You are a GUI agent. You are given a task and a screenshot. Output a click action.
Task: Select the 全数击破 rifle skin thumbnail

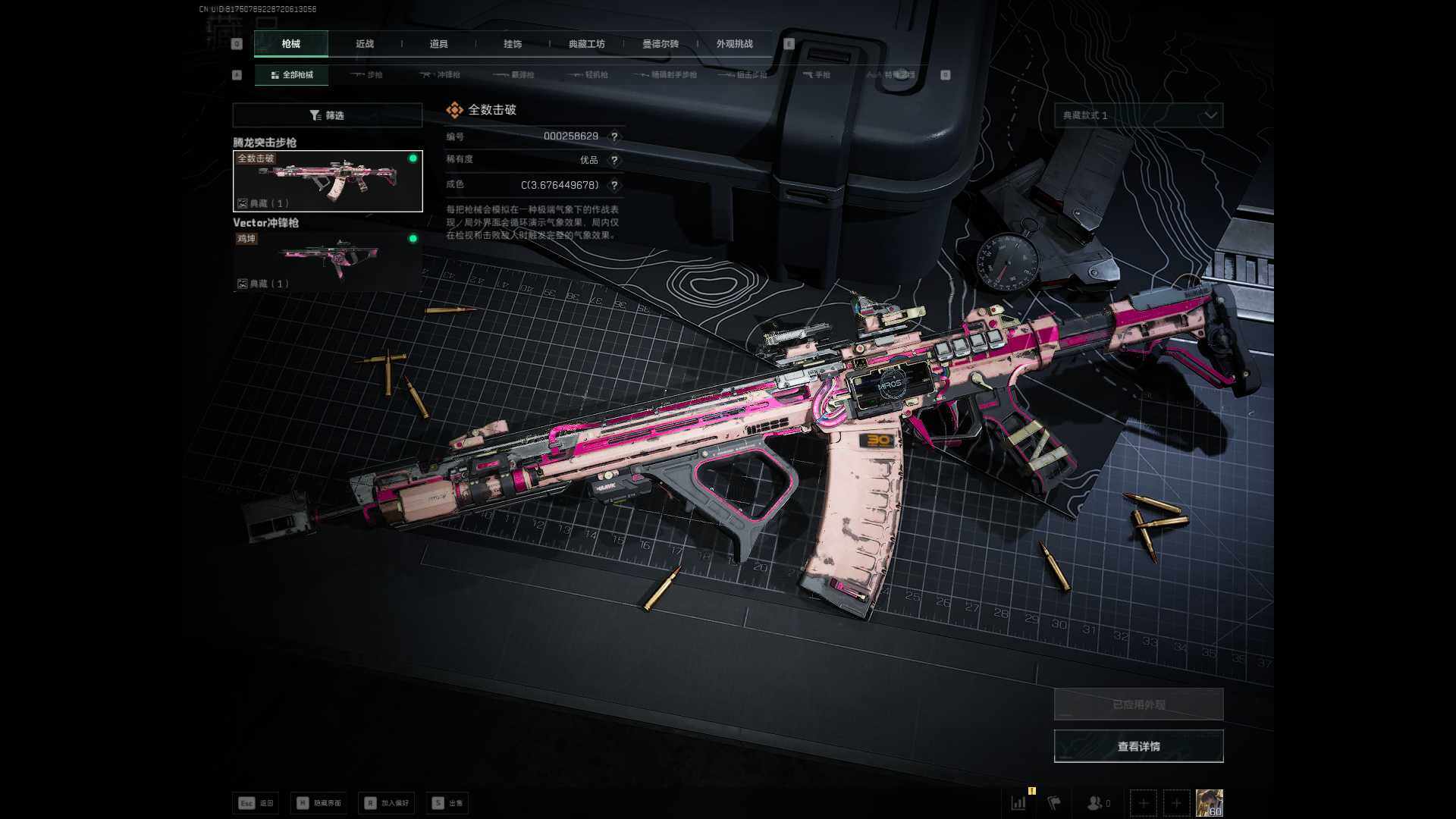click(328, 181)
